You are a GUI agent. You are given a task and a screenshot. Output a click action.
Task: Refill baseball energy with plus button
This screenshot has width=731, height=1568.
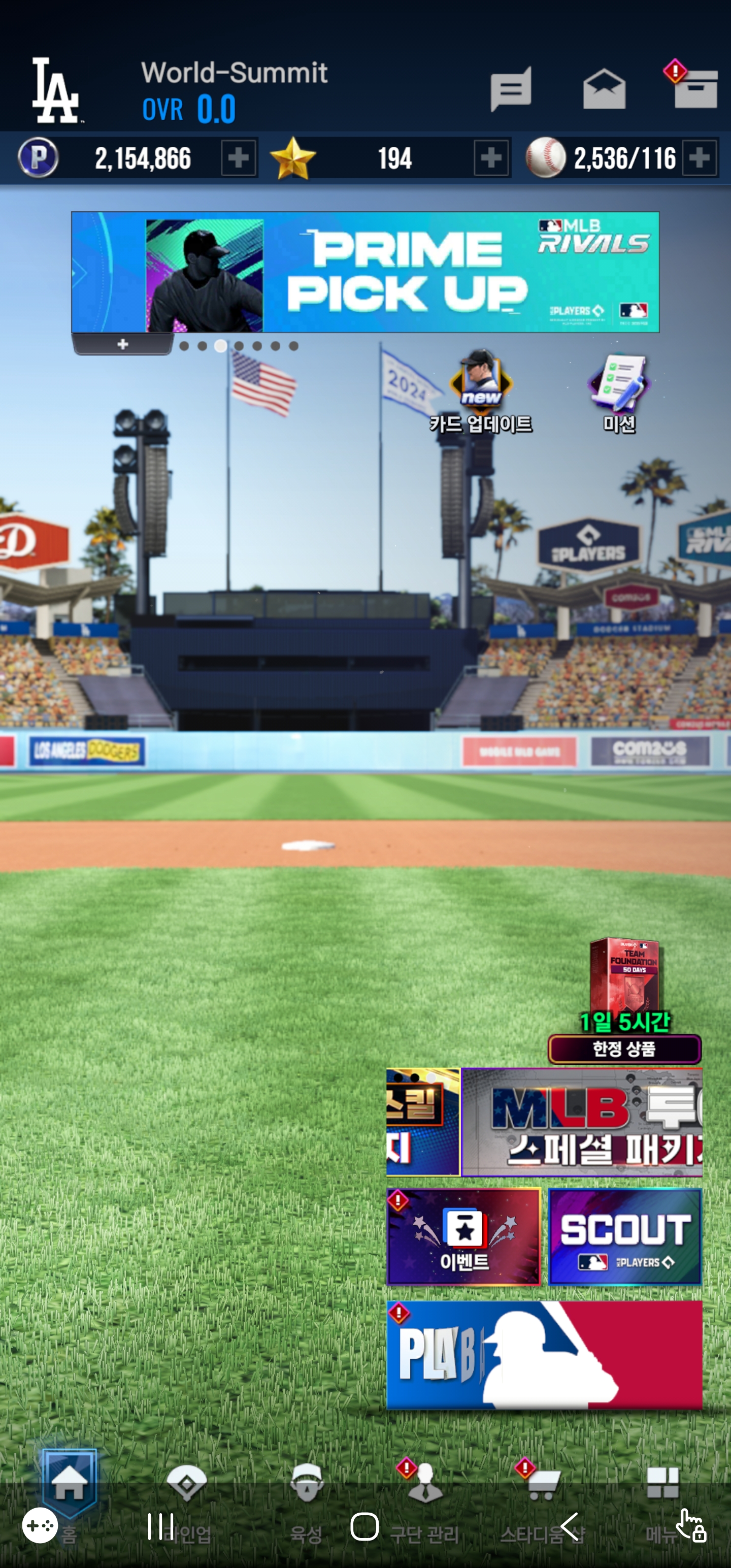pos(700,158)
